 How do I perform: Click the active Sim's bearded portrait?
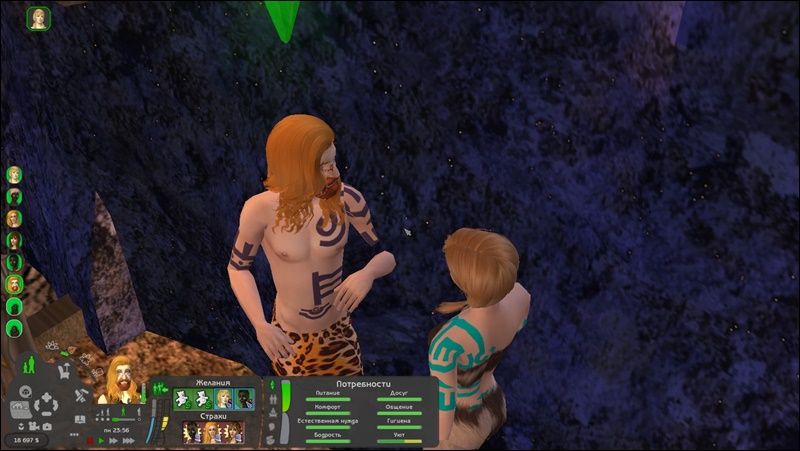(123, 379)
